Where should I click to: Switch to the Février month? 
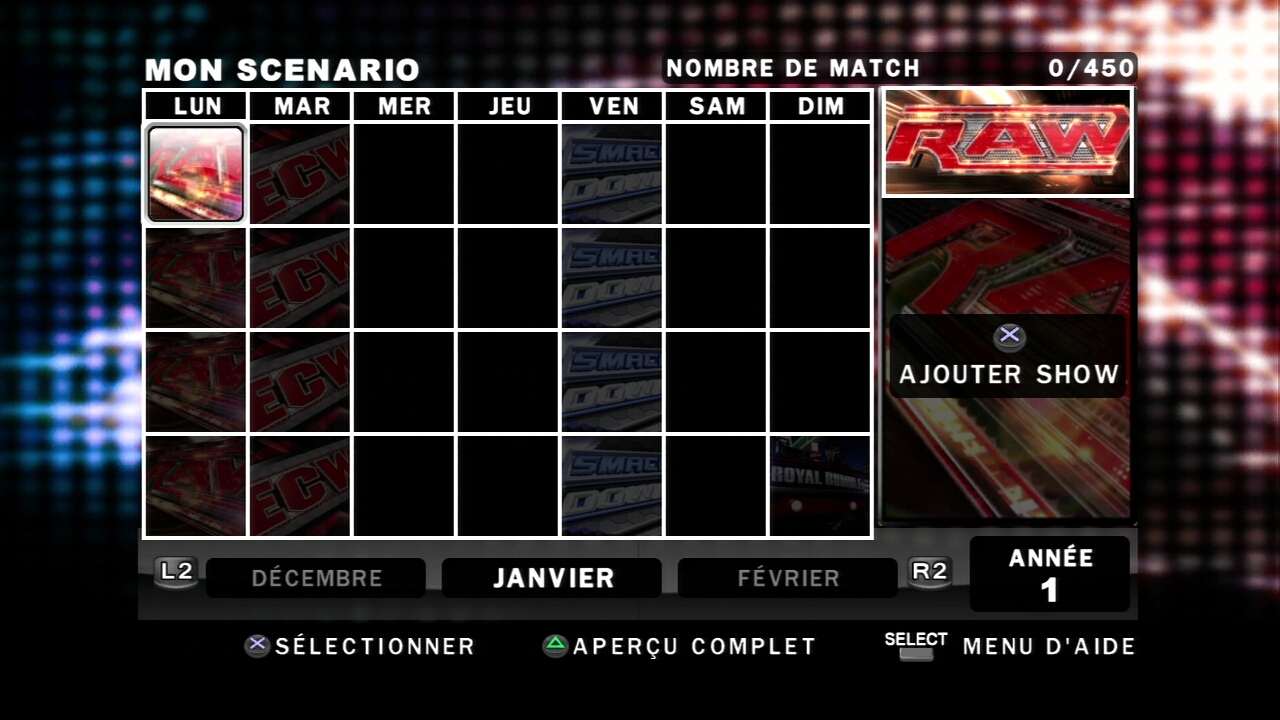click(x=788, y=578)
